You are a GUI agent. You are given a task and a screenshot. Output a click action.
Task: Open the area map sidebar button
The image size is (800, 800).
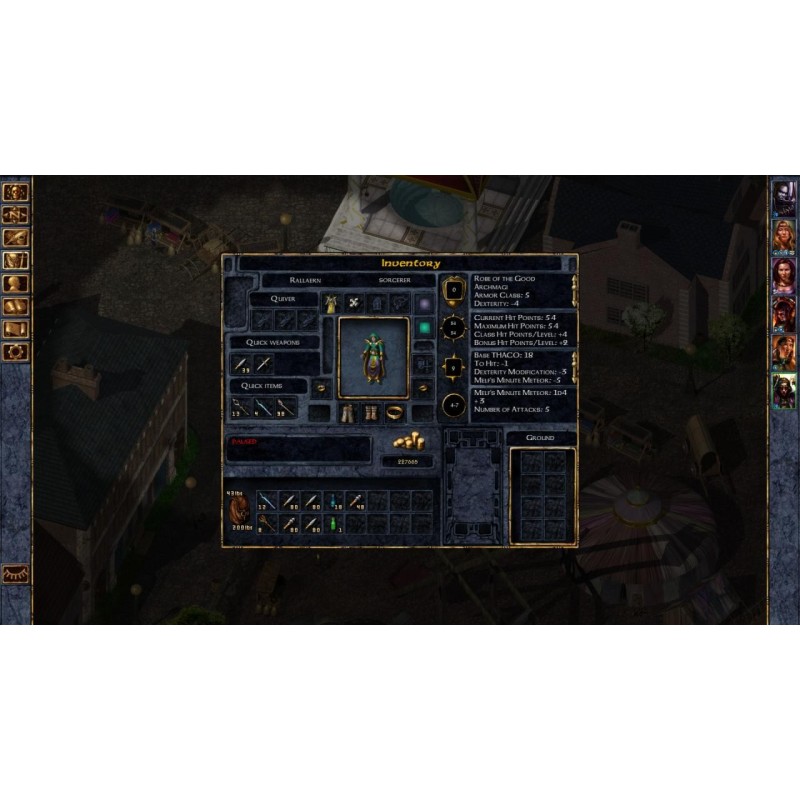(x=16, y=214)
